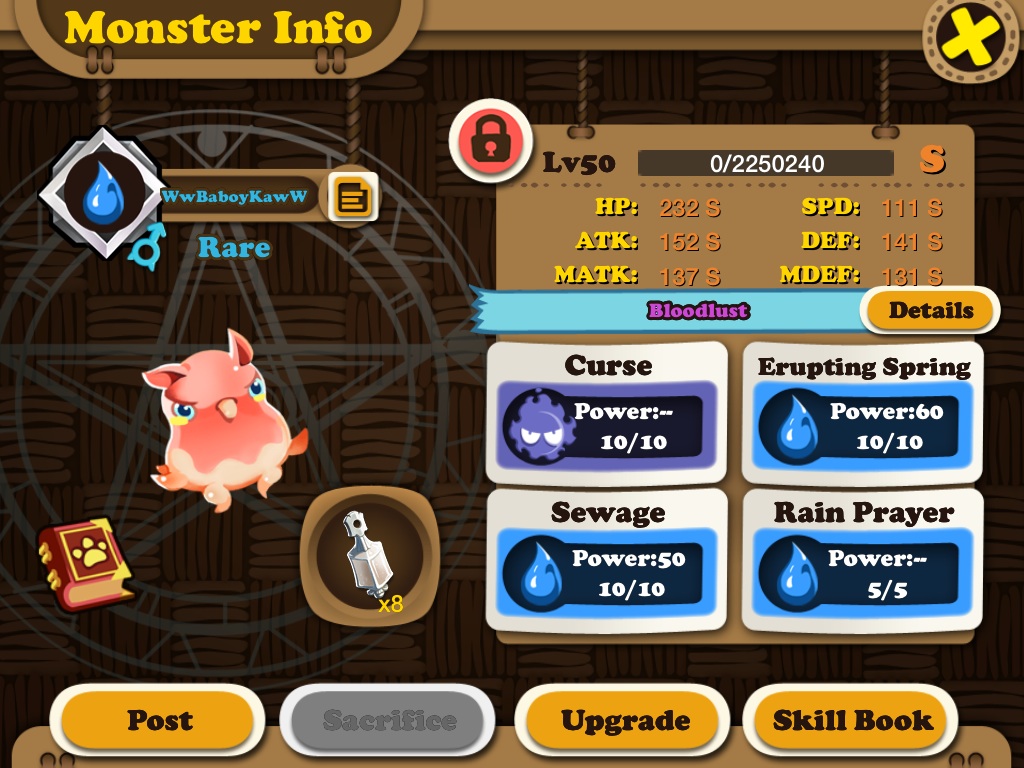The height and width of the screenshot is (768, 1024).
Task: Select the Curse skill card
Action: [x=607, y=413]
